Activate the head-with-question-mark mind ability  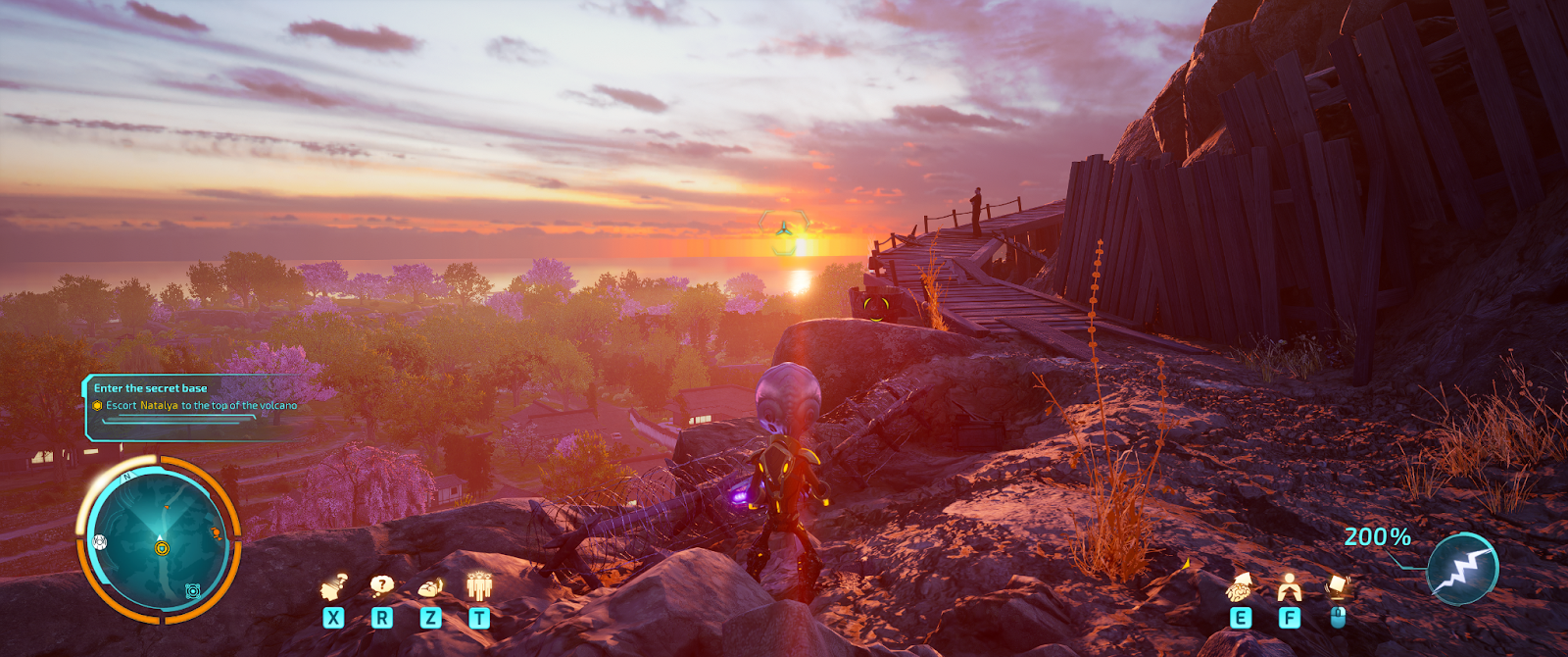(x=334, y=586)
